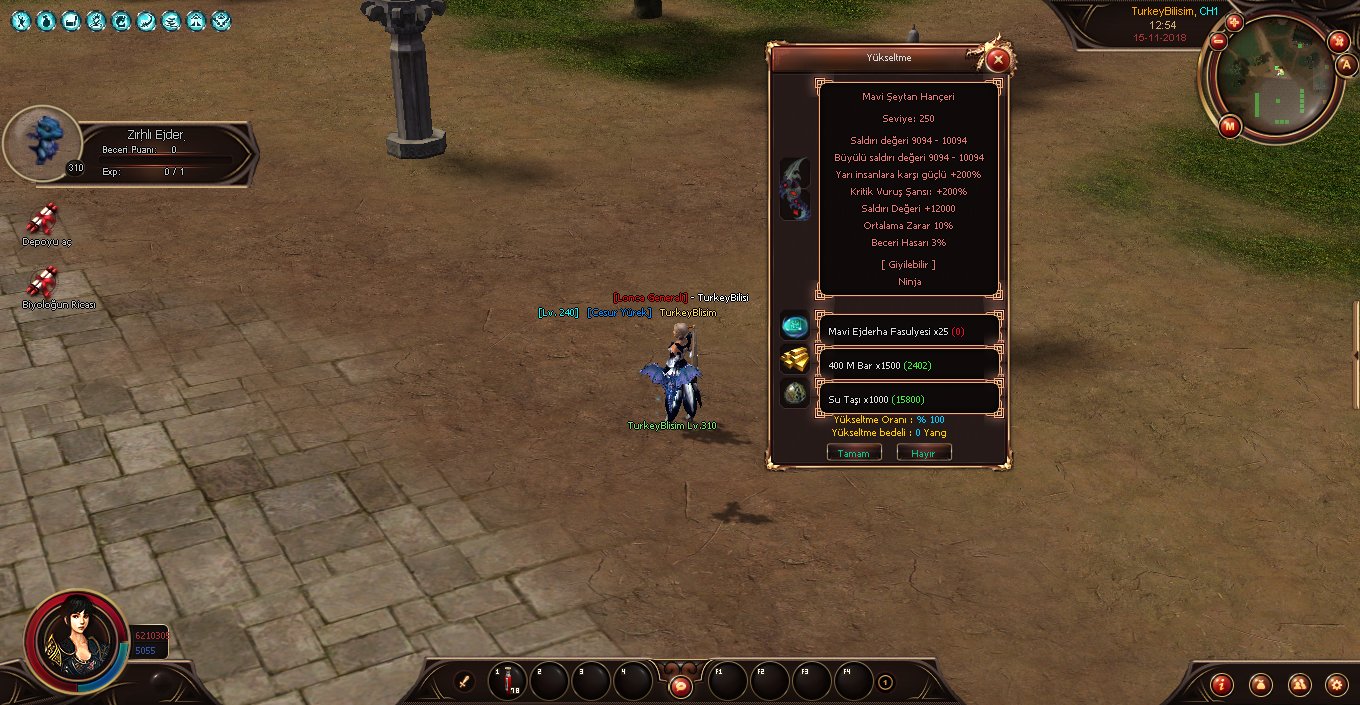The width and height of the screenshot is (1360, 705).
Task: Confirm the upgrade with Tamam
Action: pos(854,453)
